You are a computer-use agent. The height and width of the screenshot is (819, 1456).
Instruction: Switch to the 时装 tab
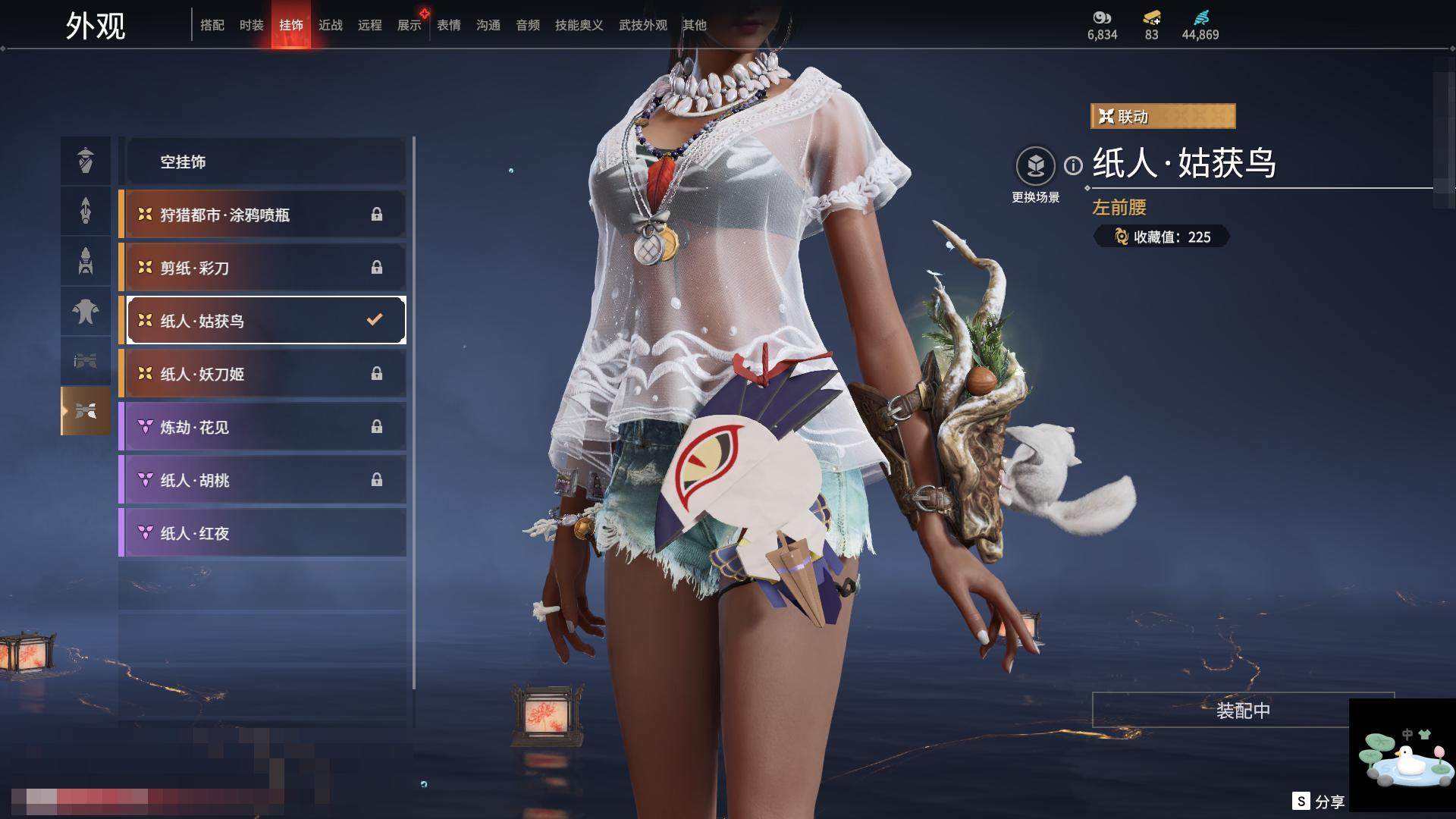251,25
